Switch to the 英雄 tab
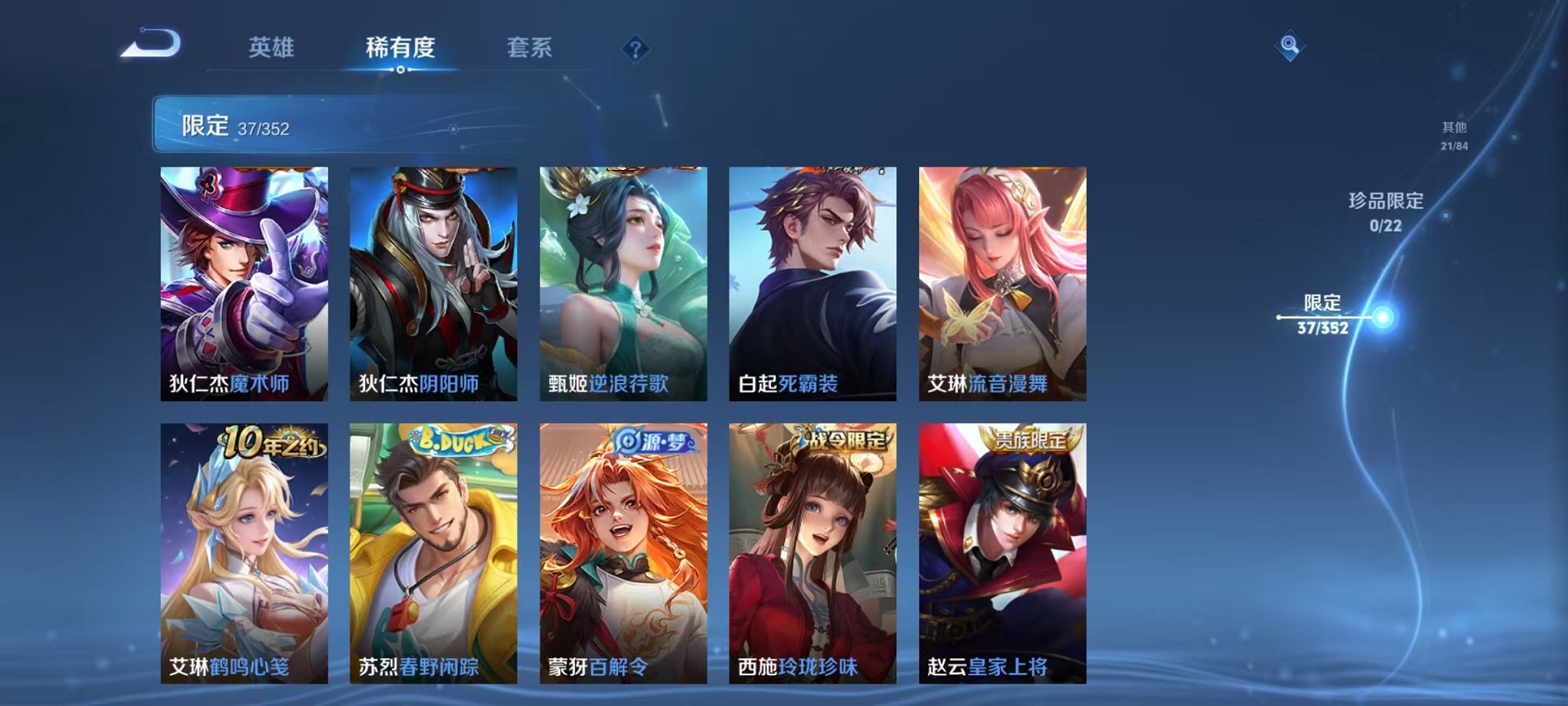 pyautogui.click(x=273, y=48)
